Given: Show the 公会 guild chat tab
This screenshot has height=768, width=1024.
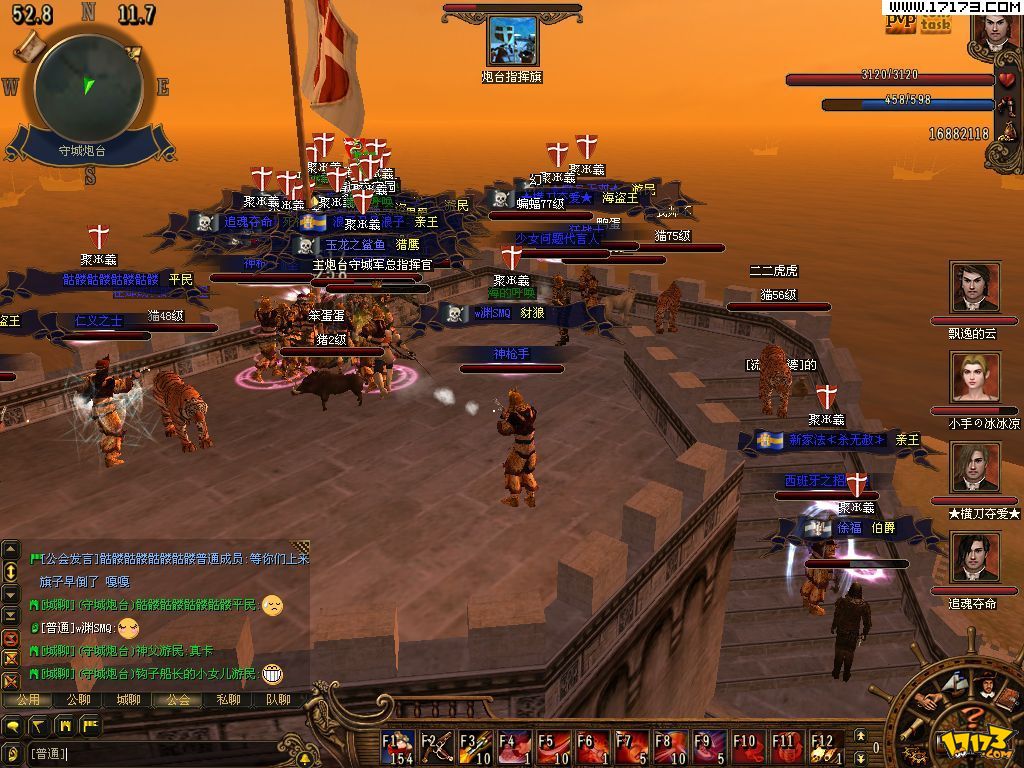Looking at the screenshot, I should coord(178,700).
